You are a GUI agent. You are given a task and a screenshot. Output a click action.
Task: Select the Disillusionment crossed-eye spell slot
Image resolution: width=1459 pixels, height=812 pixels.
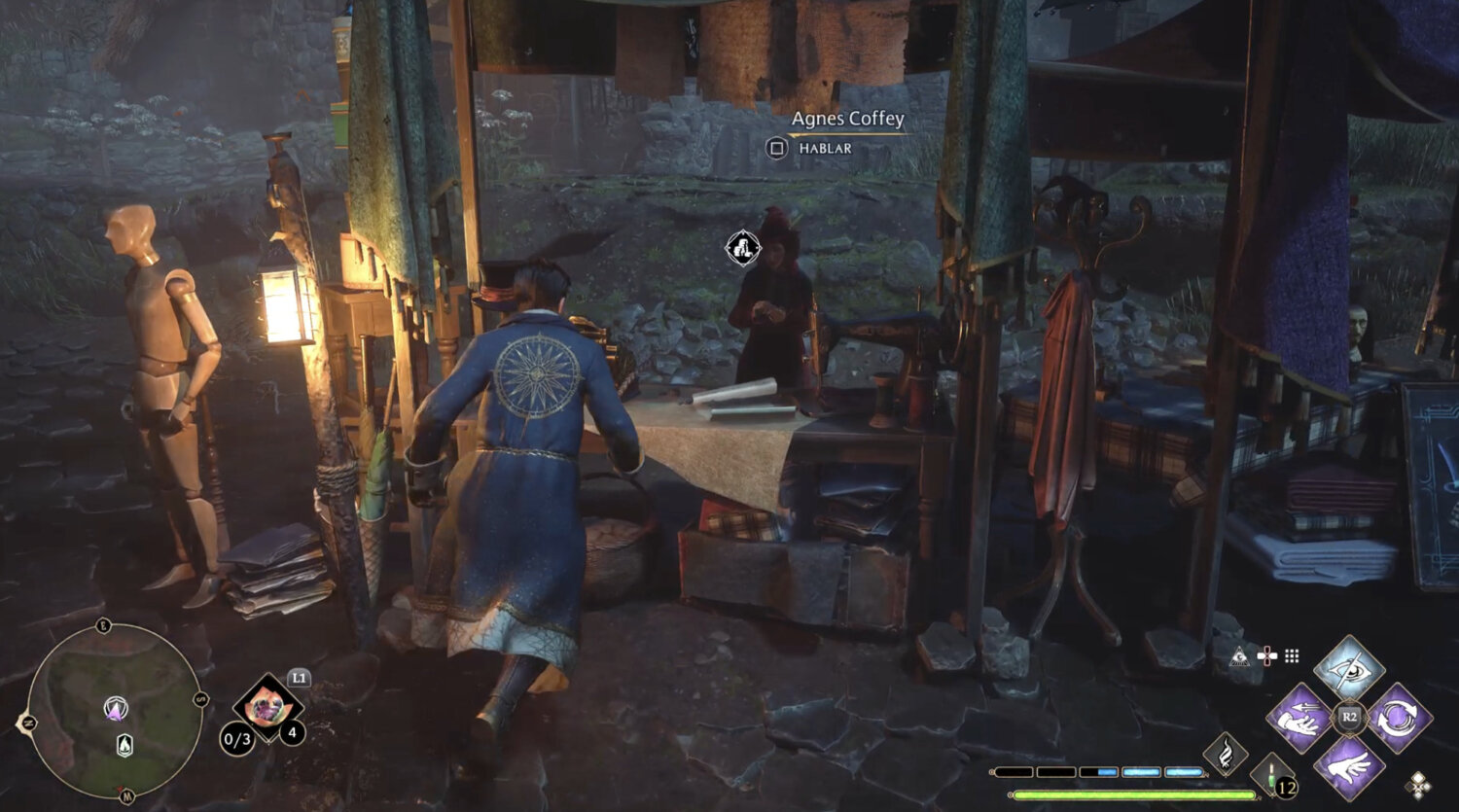[1349, 668]
